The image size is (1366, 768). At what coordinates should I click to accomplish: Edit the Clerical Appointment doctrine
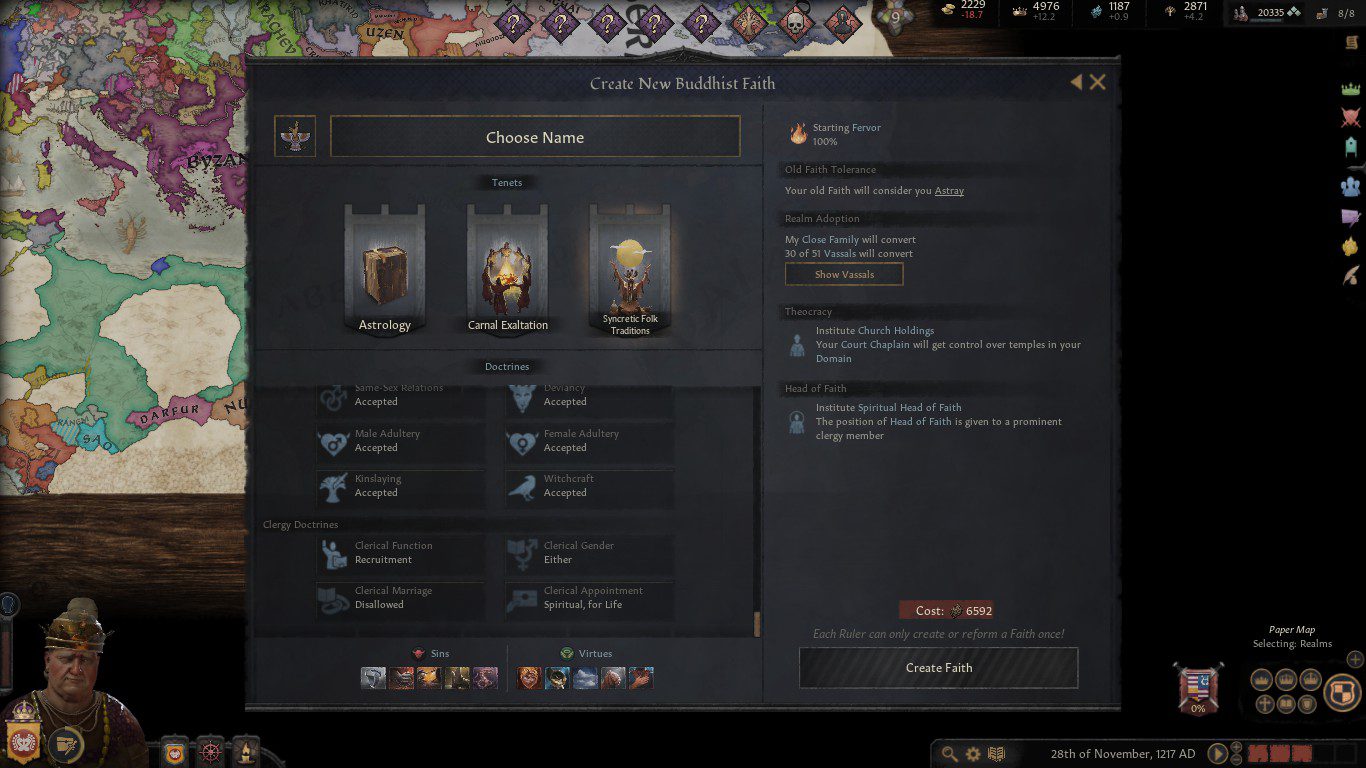click(589, 598)
